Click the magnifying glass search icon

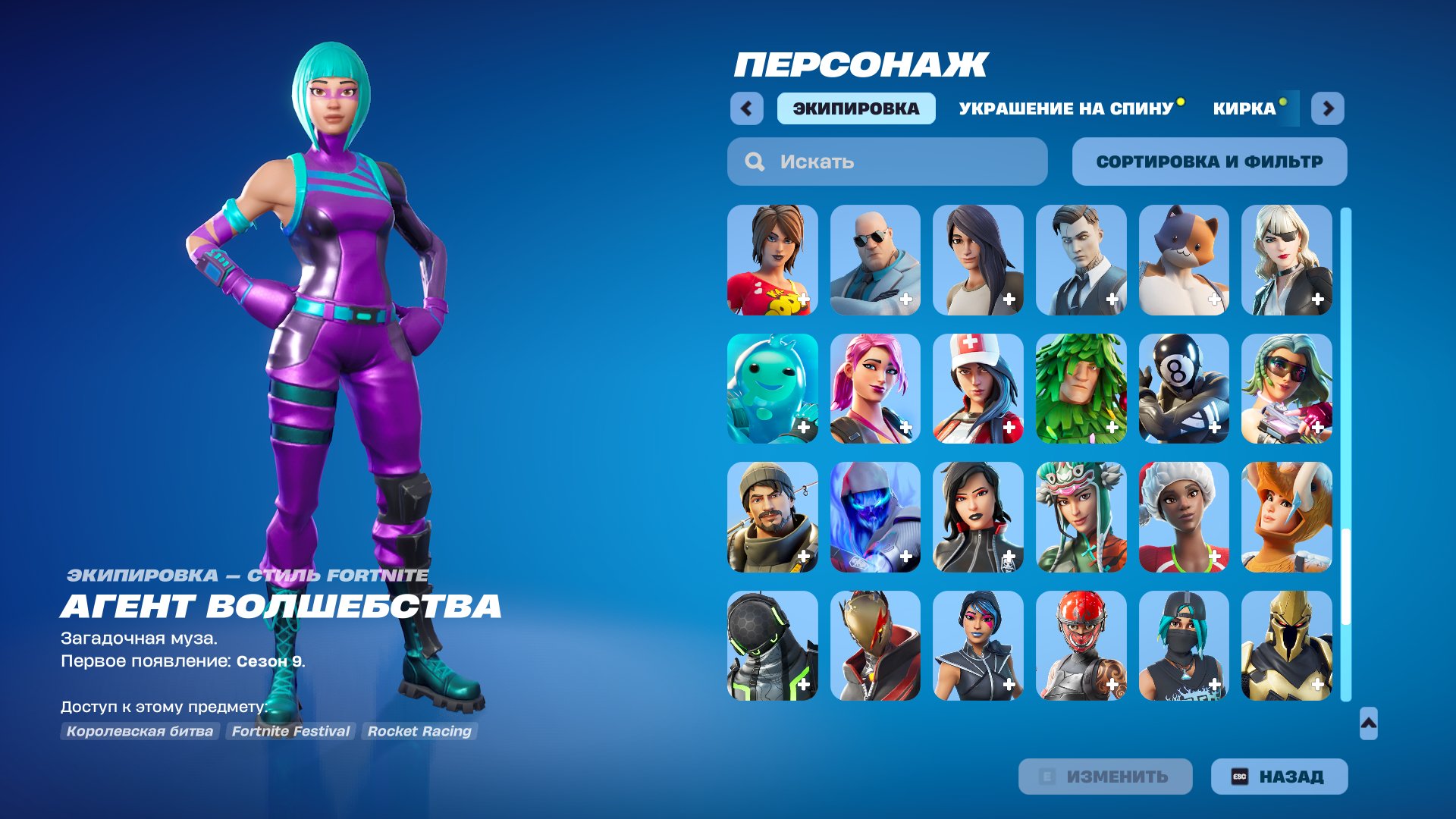click(755, 161)
